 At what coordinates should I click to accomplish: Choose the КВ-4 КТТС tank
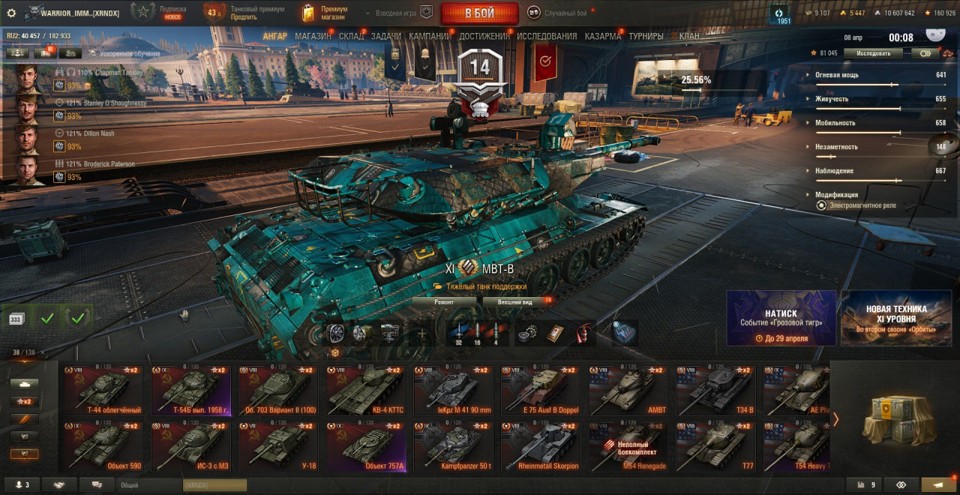pos(366,390)
